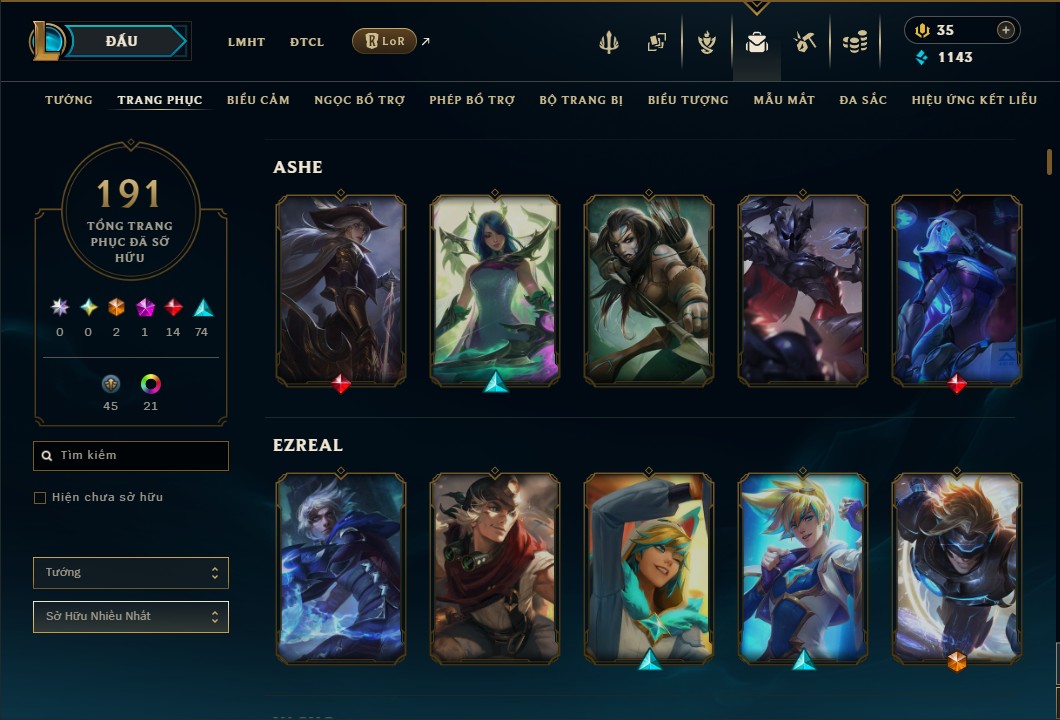The width and height of the screenshot is (1060, 720).
Task: Click the plus button beside 35 currency
Action: pyautogui.click(x=1006, y=30)
